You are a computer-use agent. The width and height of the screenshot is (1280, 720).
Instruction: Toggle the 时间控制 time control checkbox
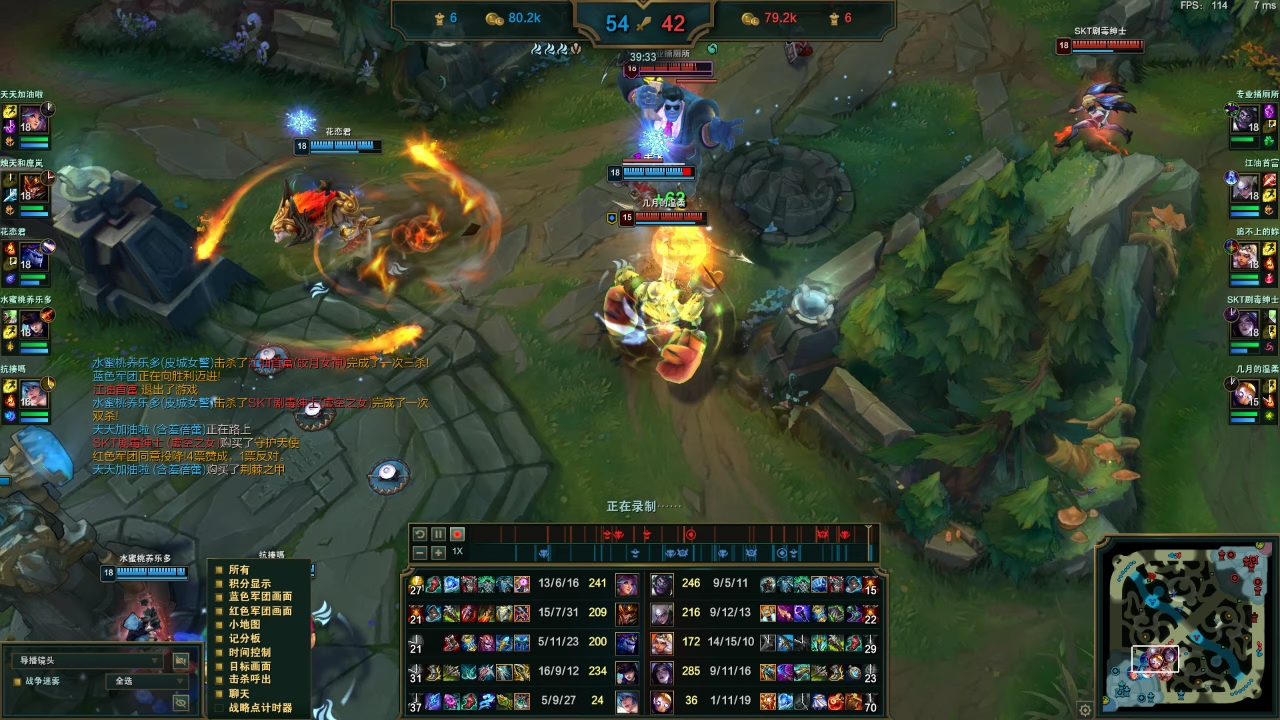click(219, 652)
